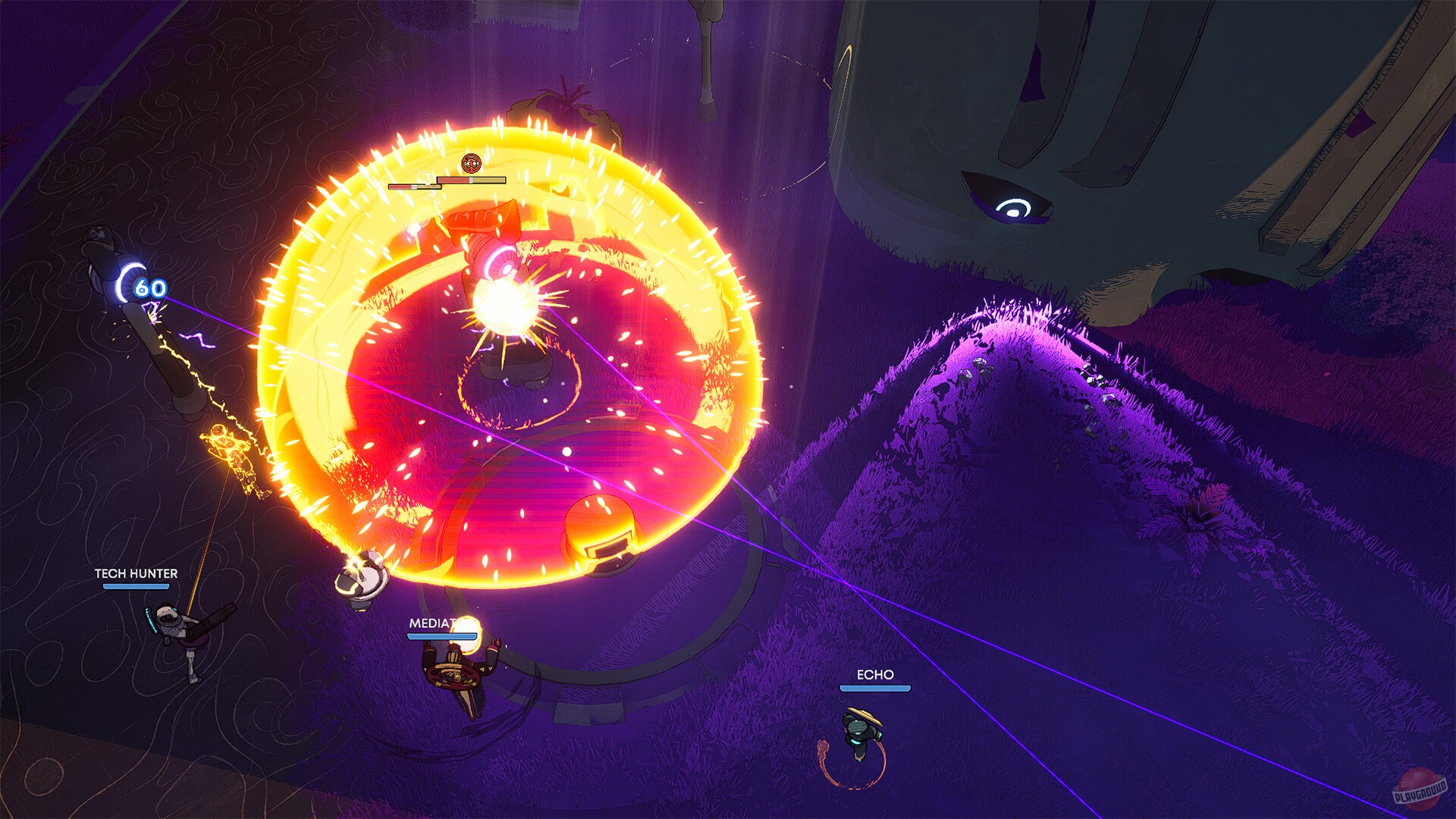1456x819 pixels.
Task: Select the ammo counter showing 60
Action: click(x=149, y=289)
